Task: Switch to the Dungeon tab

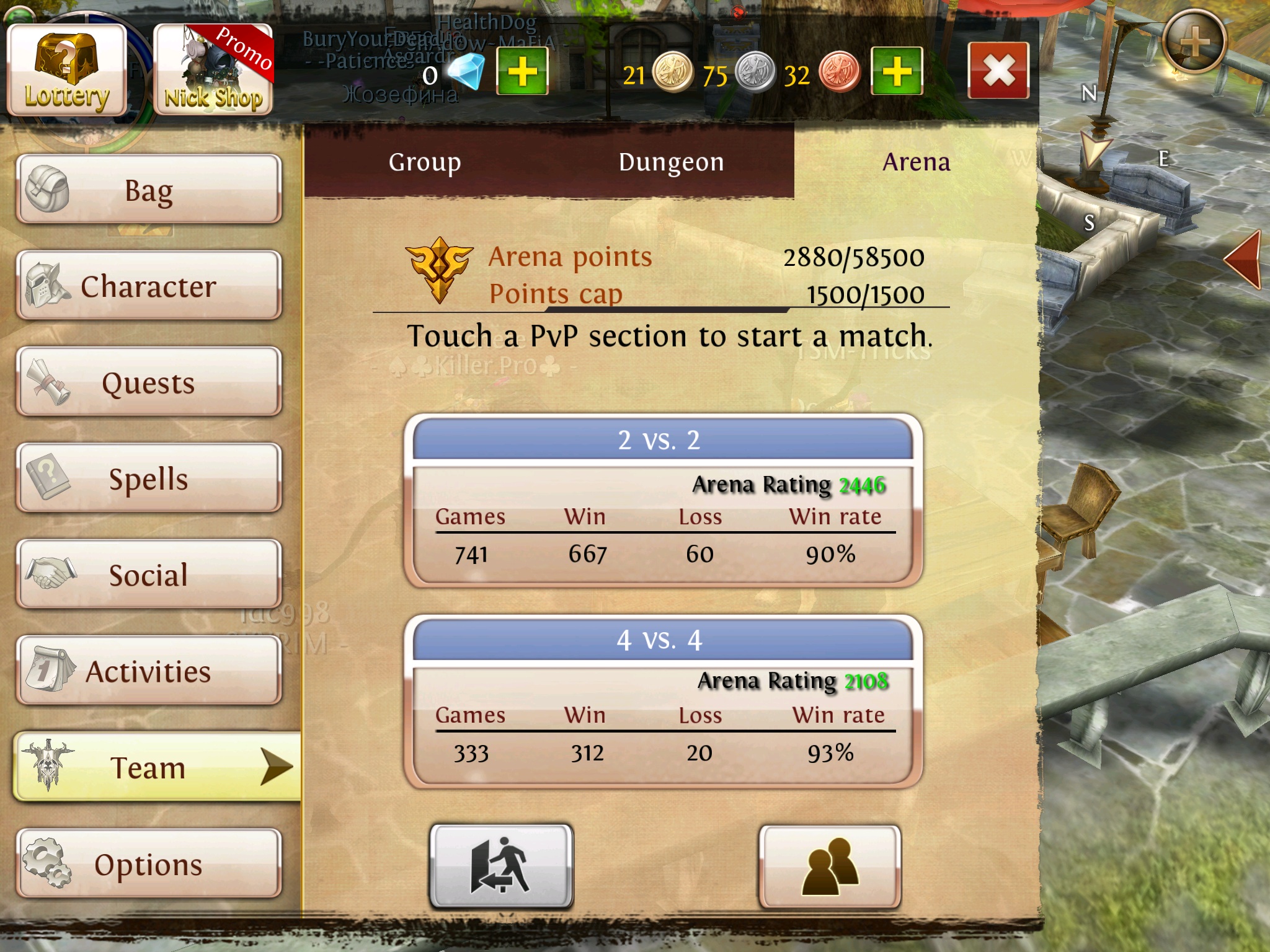Action: pyautogui.click(x=671, y=162)
